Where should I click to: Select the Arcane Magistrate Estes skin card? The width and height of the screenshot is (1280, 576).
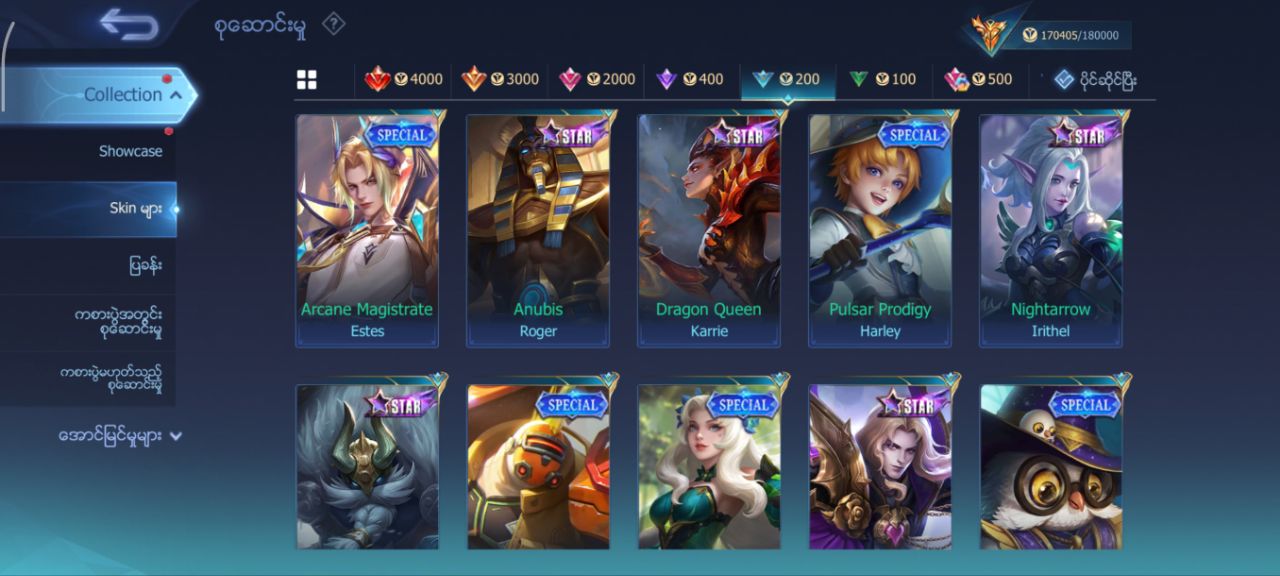(367, 230)
